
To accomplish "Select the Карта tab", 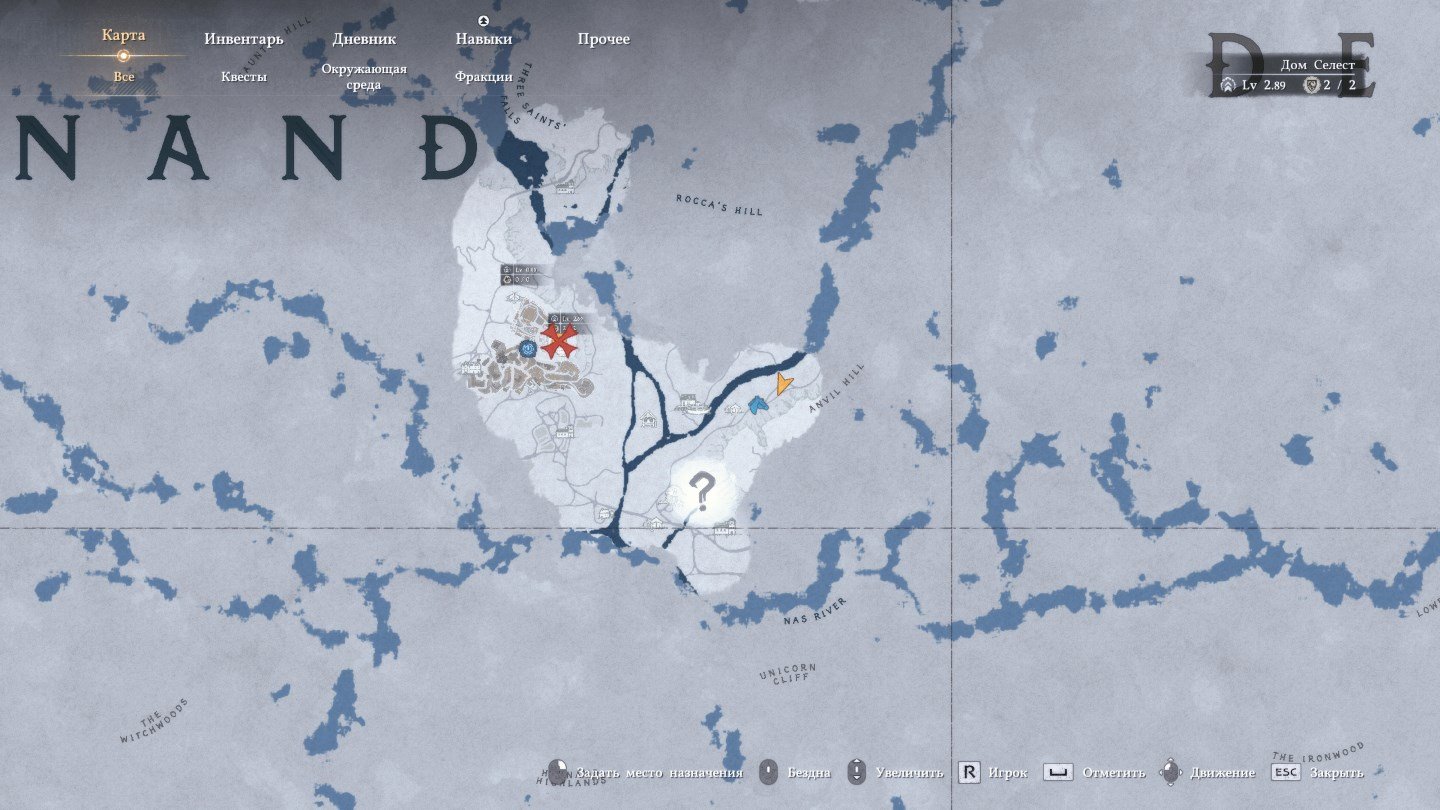I will click(x=123, y=36).
